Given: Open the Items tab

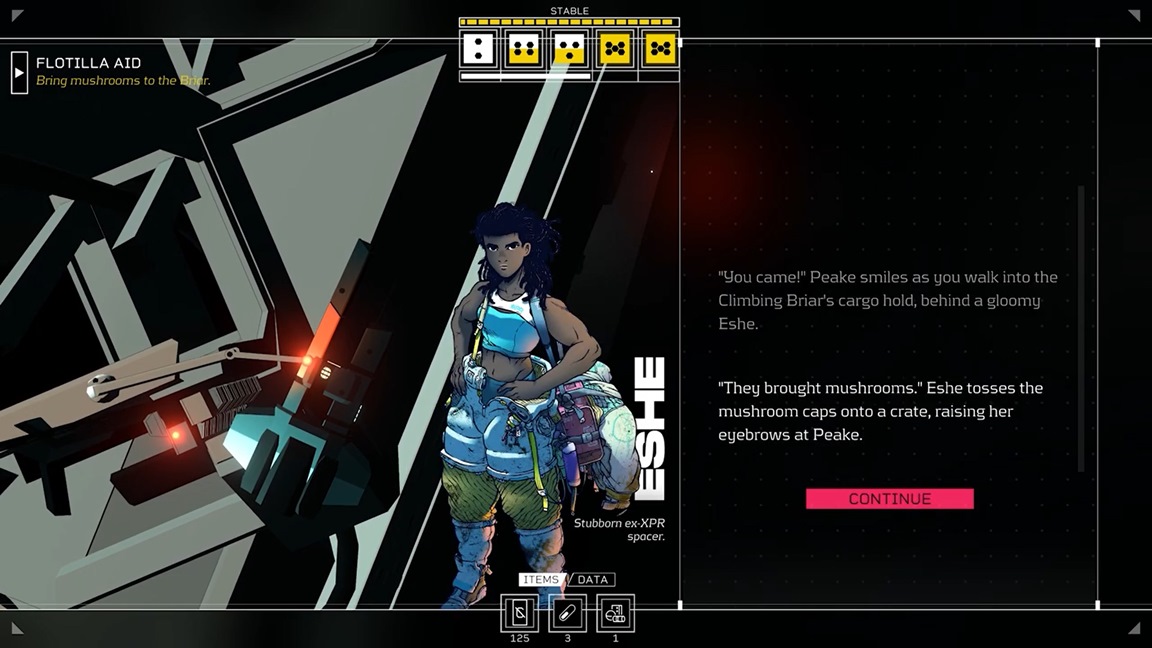Looking at the screenshot, I should pyautogui.click(x=540, y=580).
